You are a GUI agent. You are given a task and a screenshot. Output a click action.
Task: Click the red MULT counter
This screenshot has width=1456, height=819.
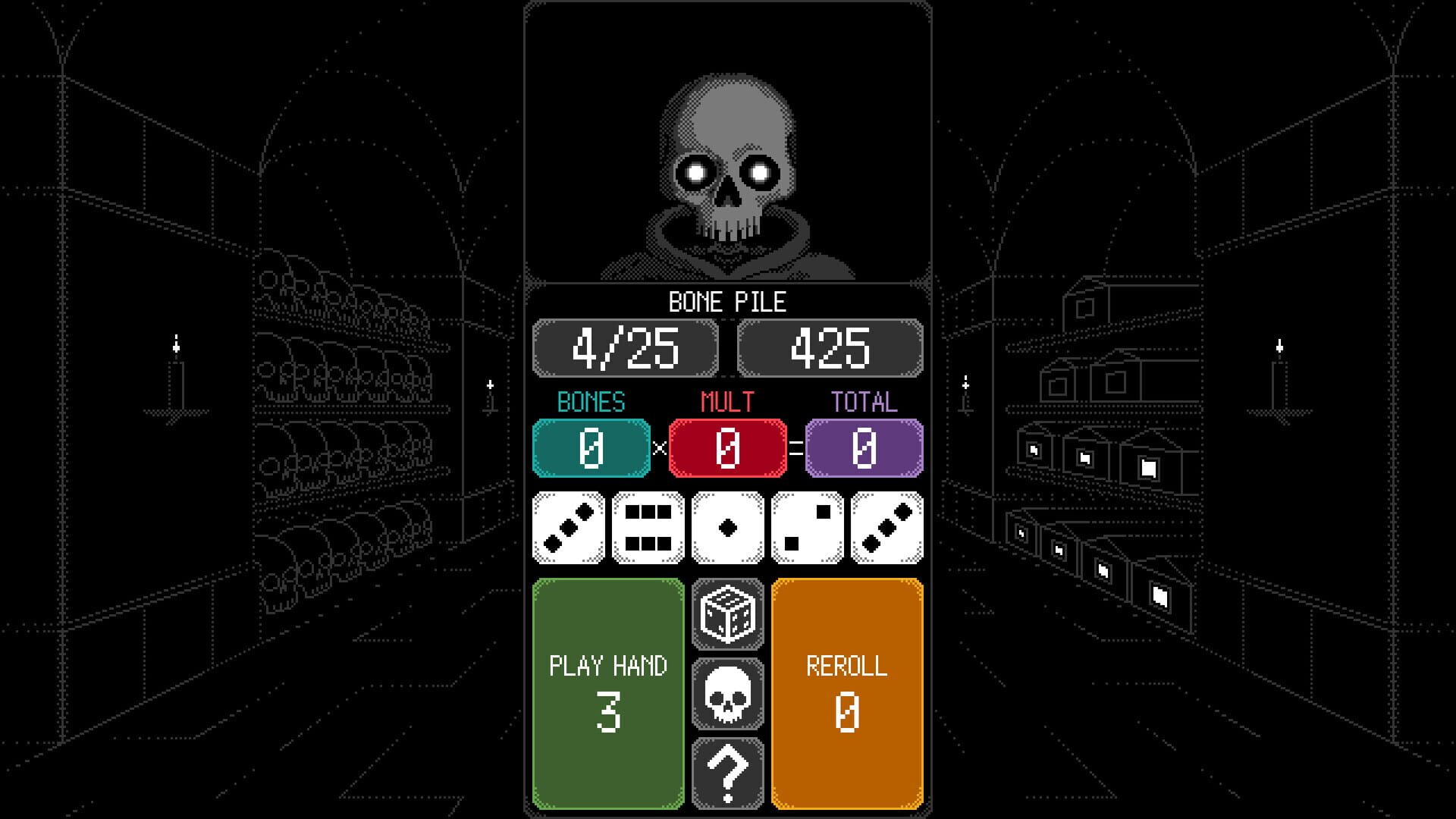pyautogui.click(x=727, y=446)
